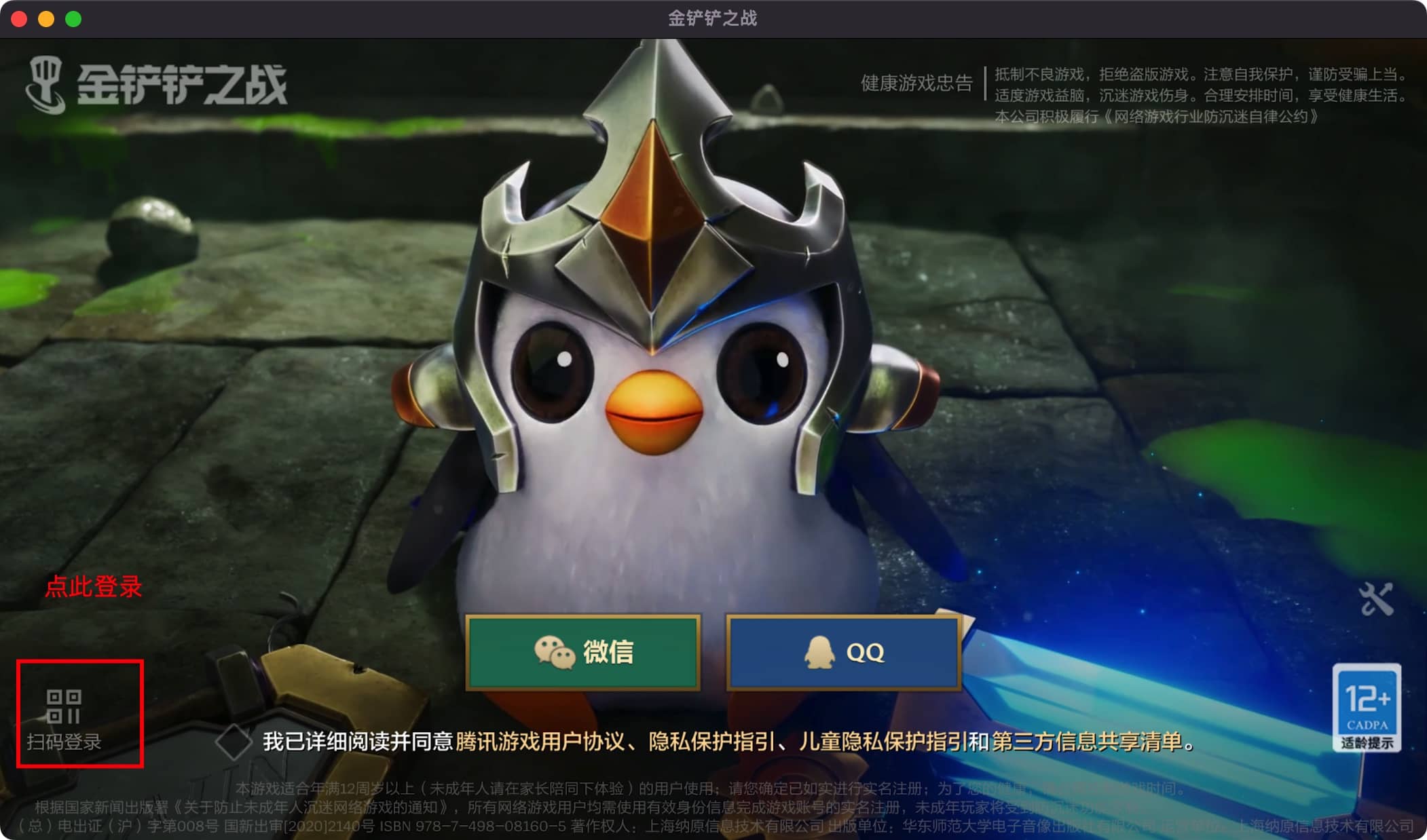Open the Tencent Games user agreement link (腾讯游戏用户协议)
The image size is (1427, 840).
(539, 742)
